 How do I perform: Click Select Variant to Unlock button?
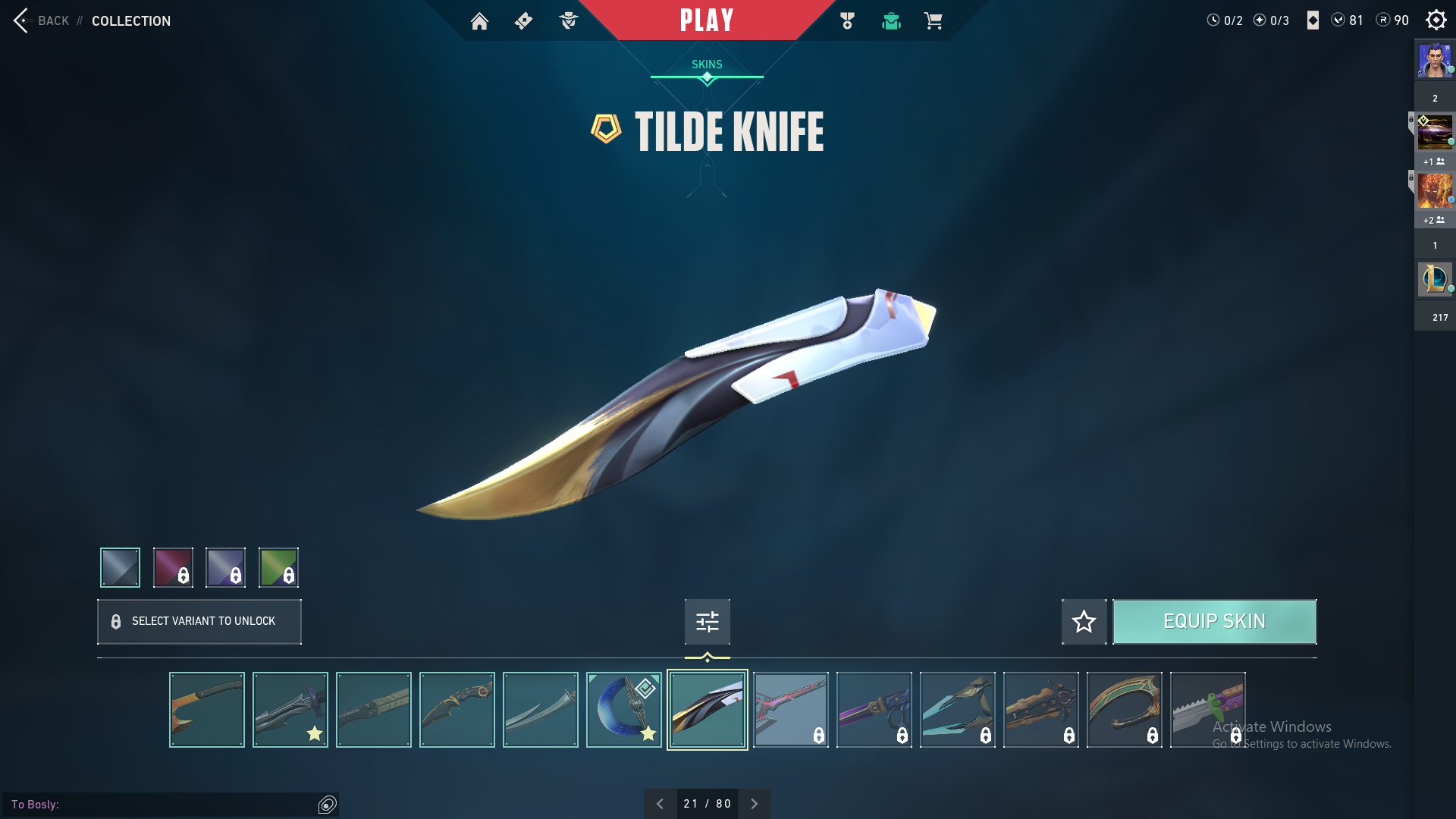pos(199,621)
